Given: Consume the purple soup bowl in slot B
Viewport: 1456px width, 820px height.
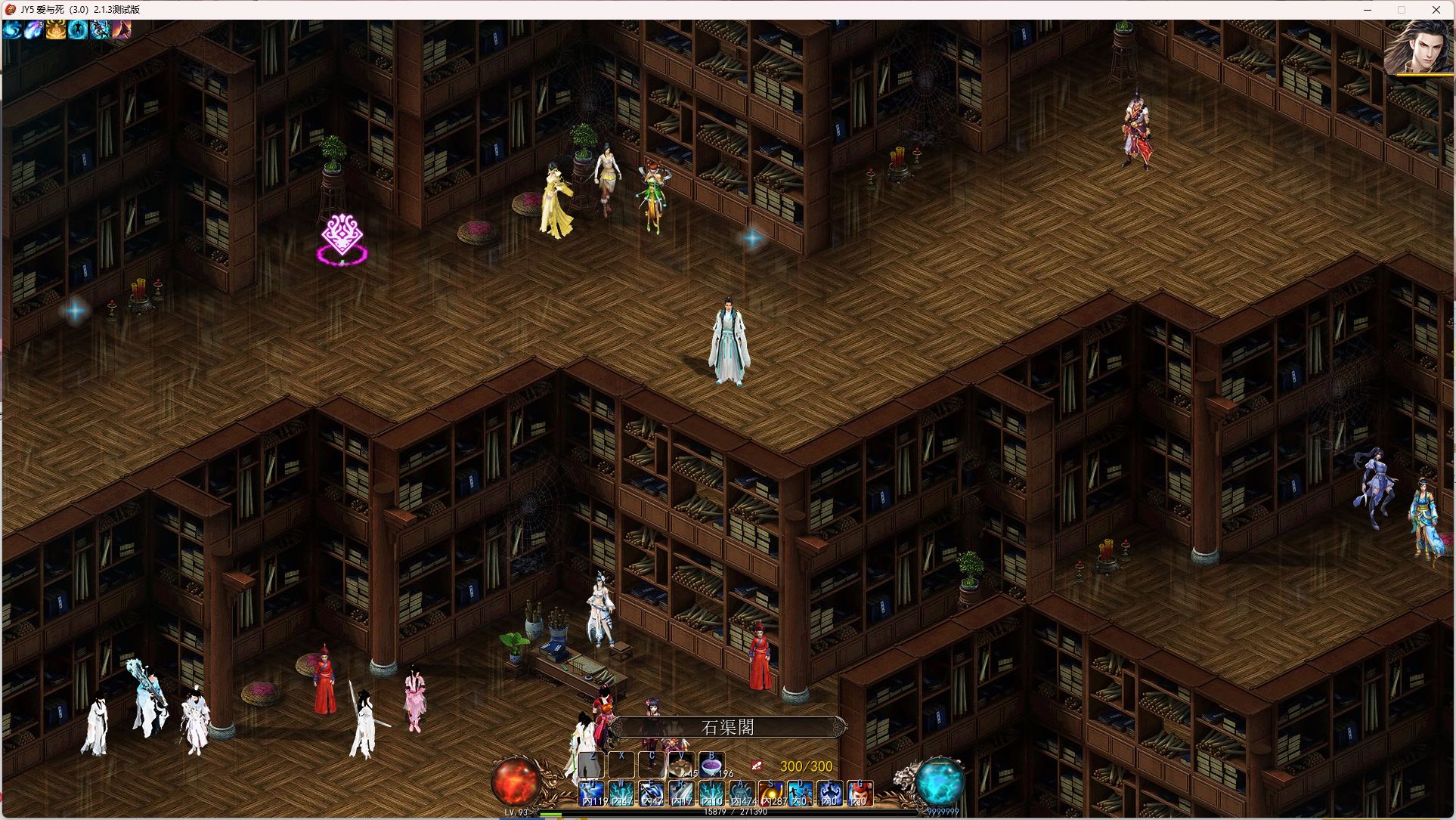Looking at the screenshot, I should pos(711,765).
